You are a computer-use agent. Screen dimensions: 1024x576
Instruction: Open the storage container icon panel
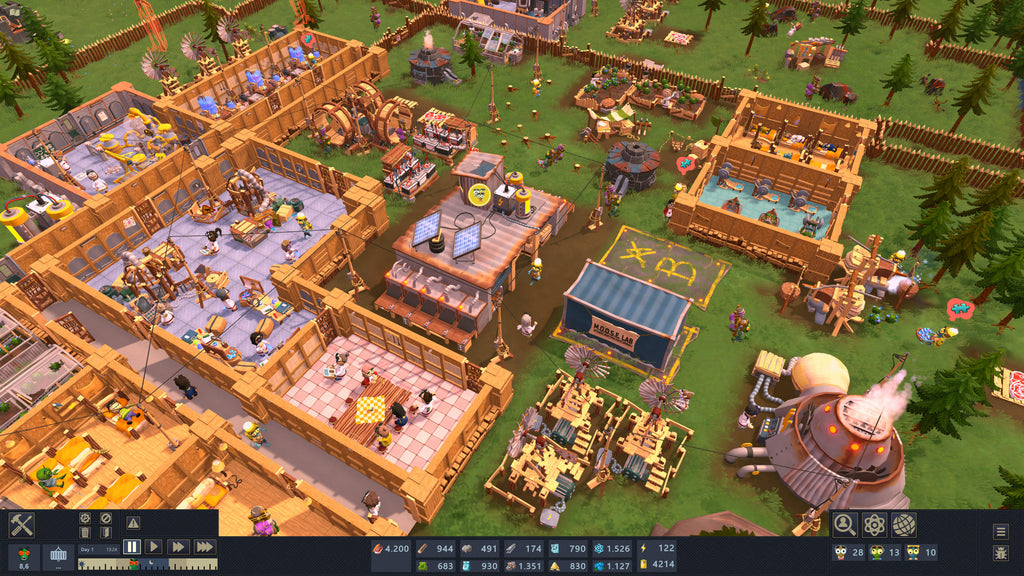coord(58,557)
